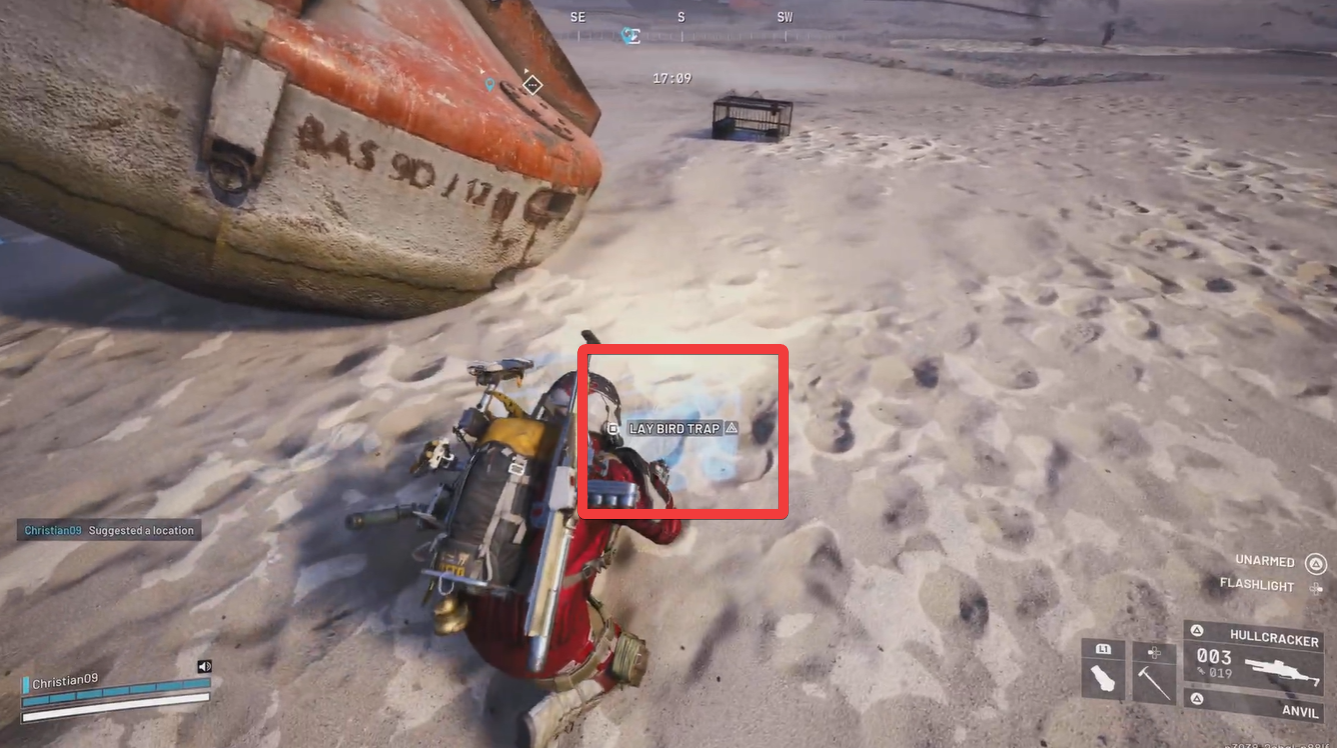Select the SW heading on the compass
This screenshot has width=1337, height=748.
point(785,16)
